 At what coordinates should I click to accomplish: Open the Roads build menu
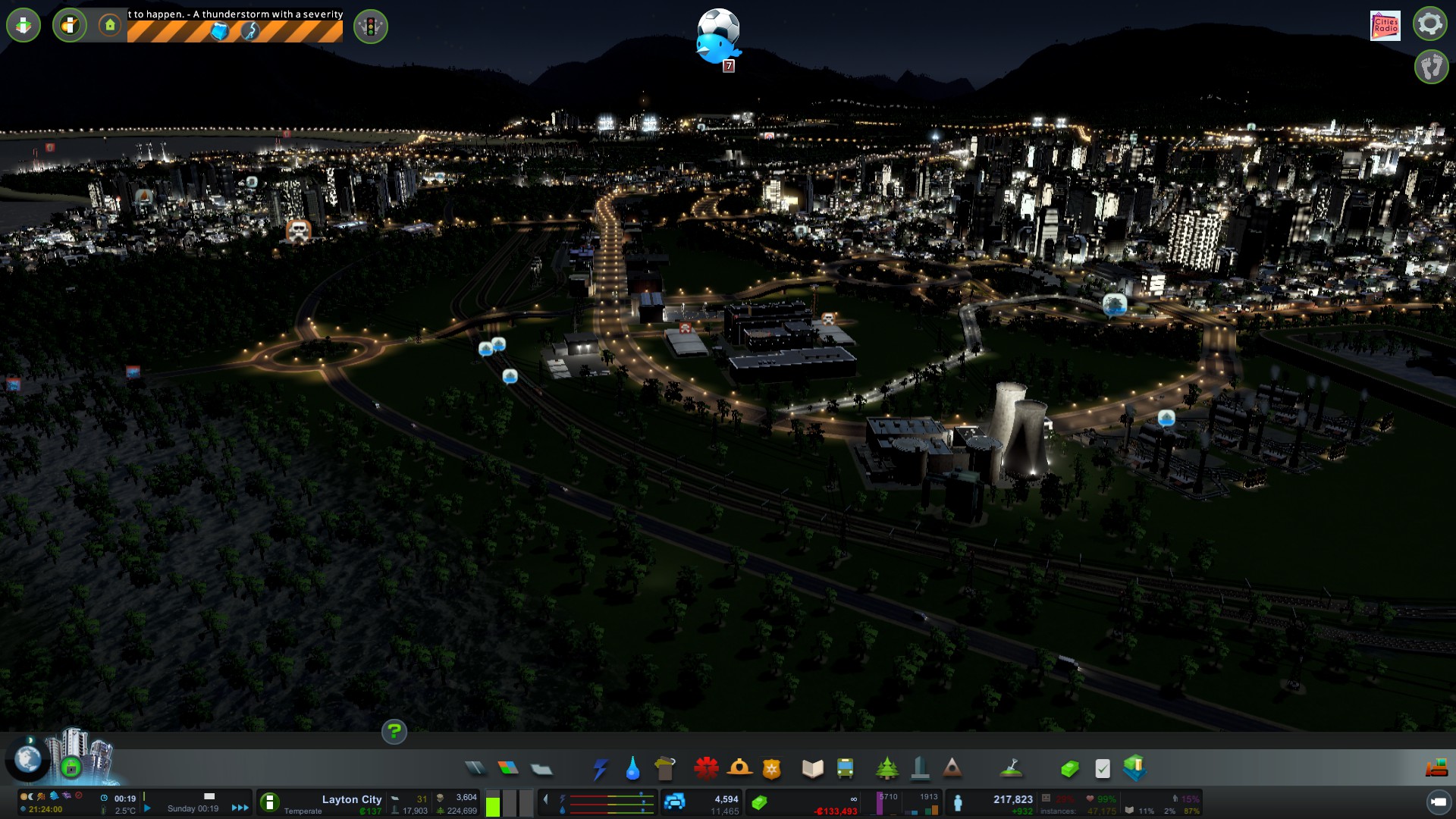tap(475, 769)
